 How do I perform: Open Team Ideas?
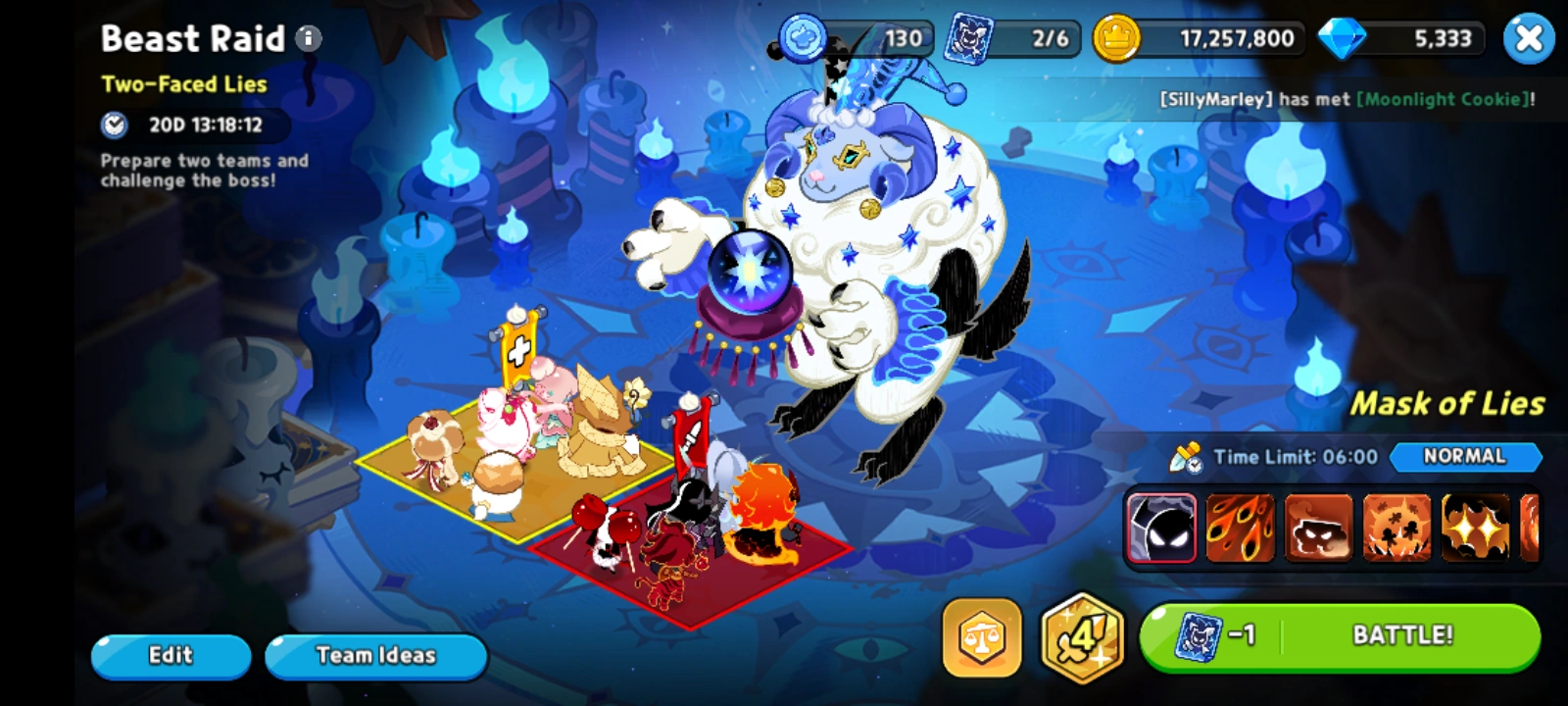(x=375, y=655)
